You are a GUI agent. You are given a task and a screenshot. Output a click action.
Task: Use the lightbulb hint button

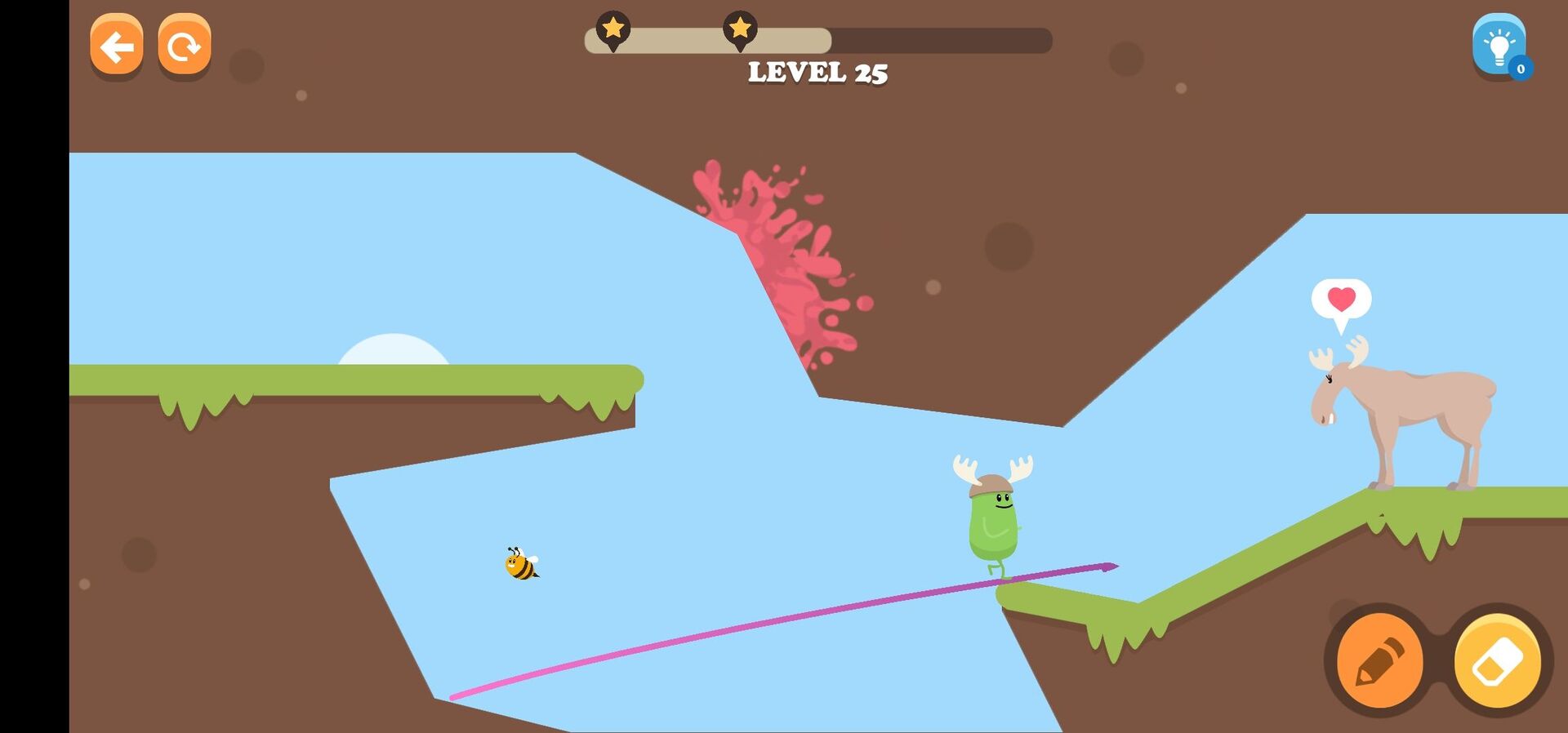pos(1499,47)
